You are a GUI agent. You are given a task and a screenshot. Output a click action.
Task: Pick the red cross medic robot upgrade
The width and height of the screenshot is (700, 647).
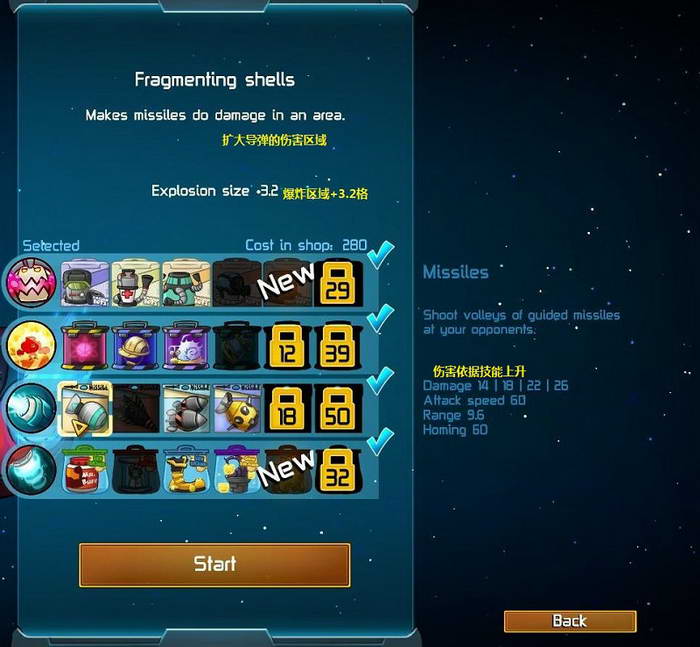click(135, 283)
